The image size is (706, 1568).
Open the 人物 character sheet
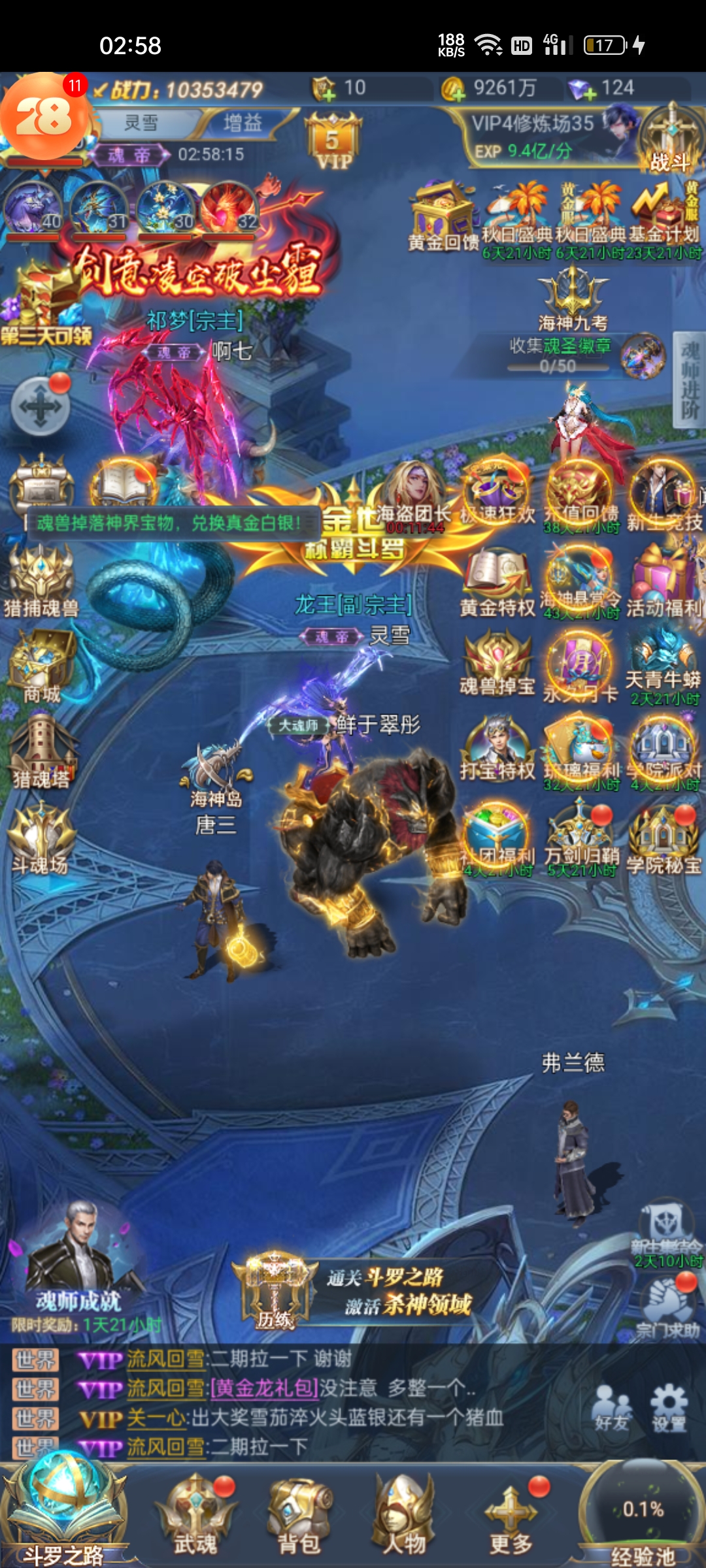403,1514
